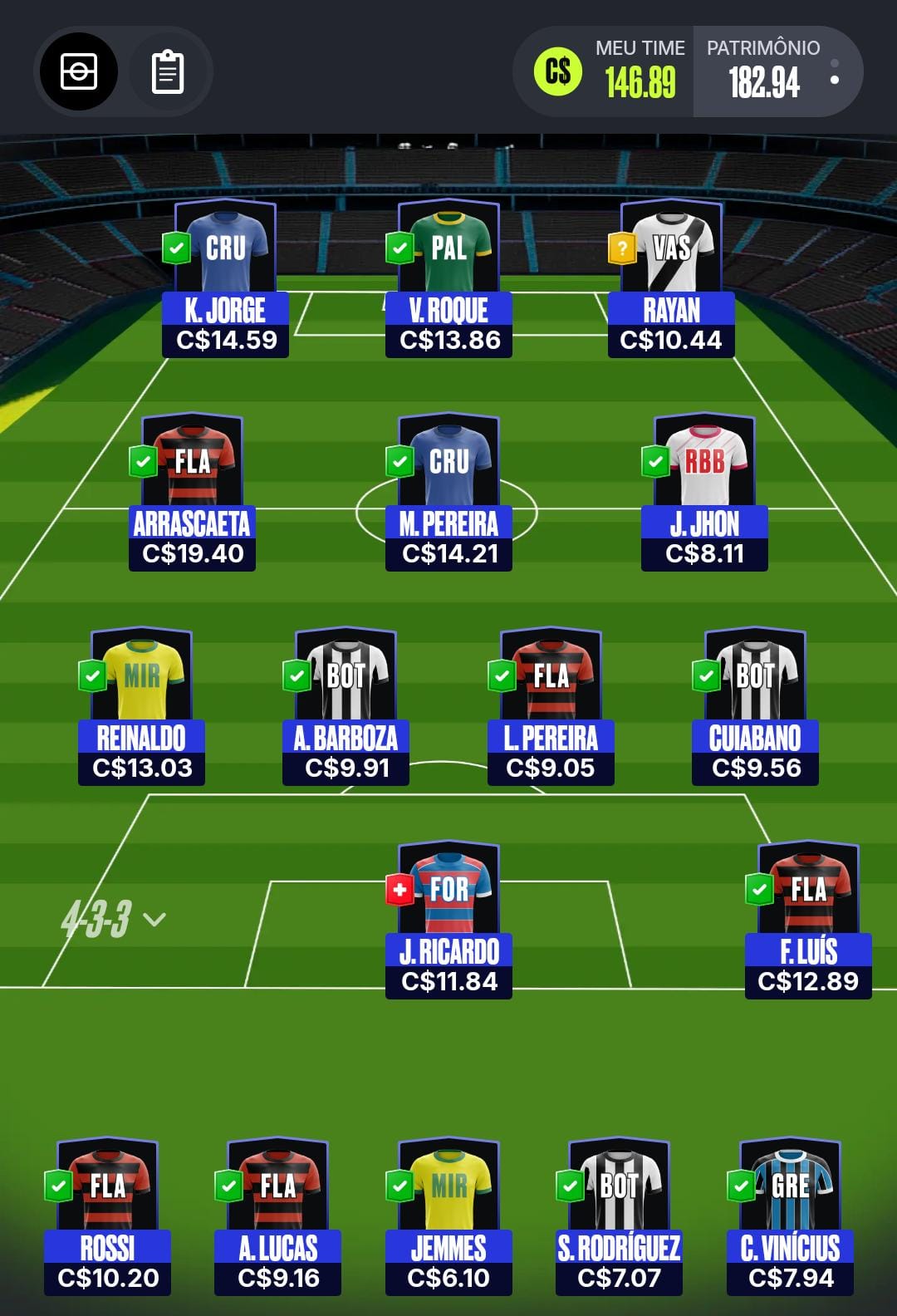Choose Reinaldo's Mirassol defender card
The height and width of the screenshot is (1316, 897).
click(x=141, y=706)
